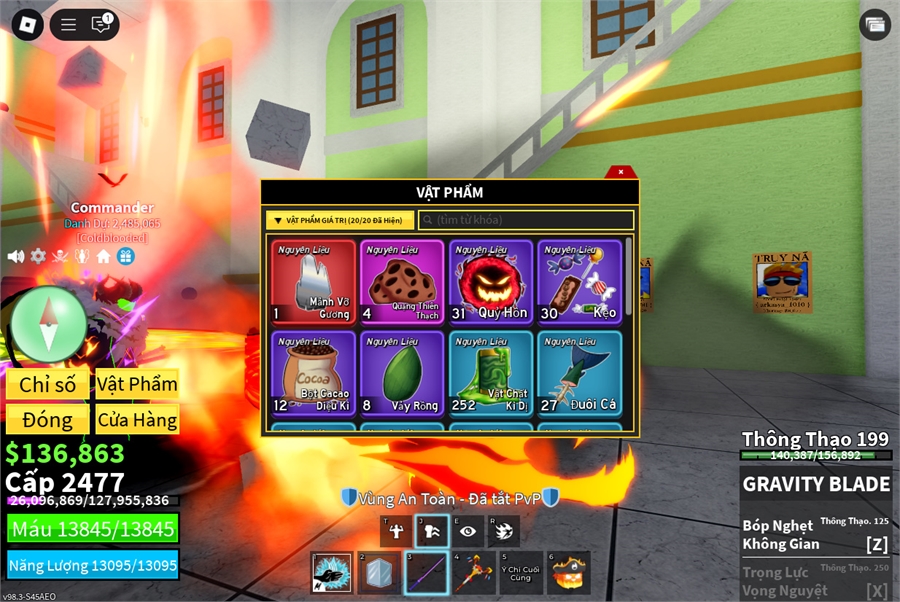
Task: Choose the Vật Chất Kì Dị item
Action: point(492,373)
